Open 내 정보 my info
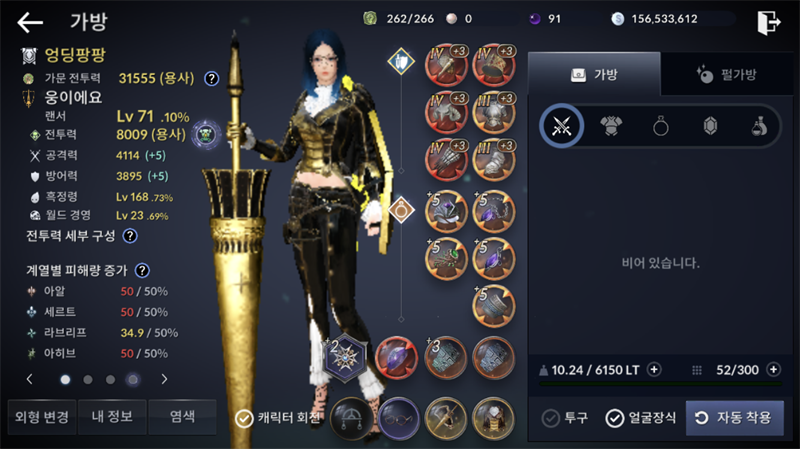Image resolution: width=800 pixels, height=449 pixels. (111, 416)
